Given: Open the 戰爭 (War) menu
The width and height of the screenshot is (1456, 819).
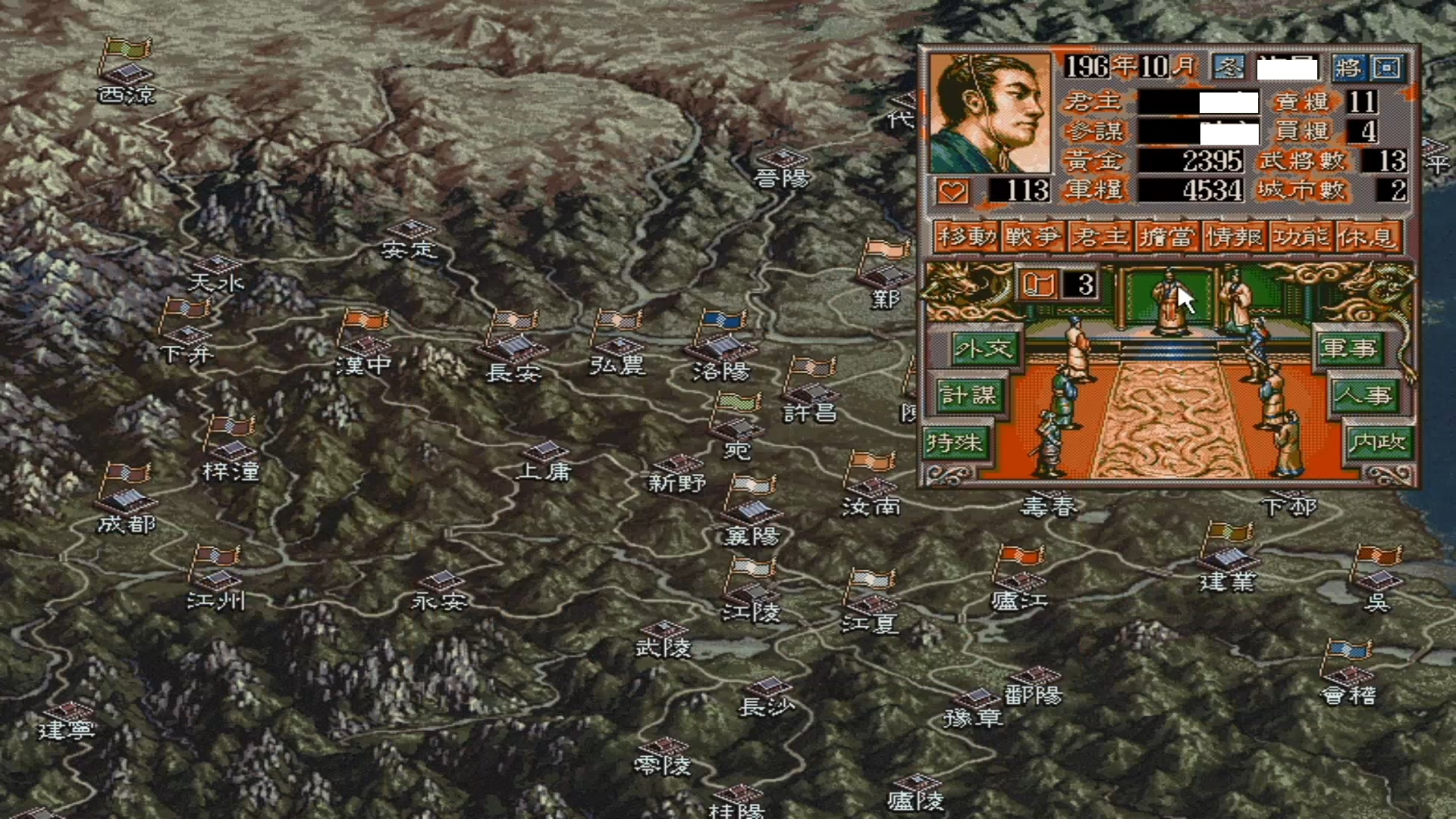Looking at the screenshot, I should [1033, 237].
